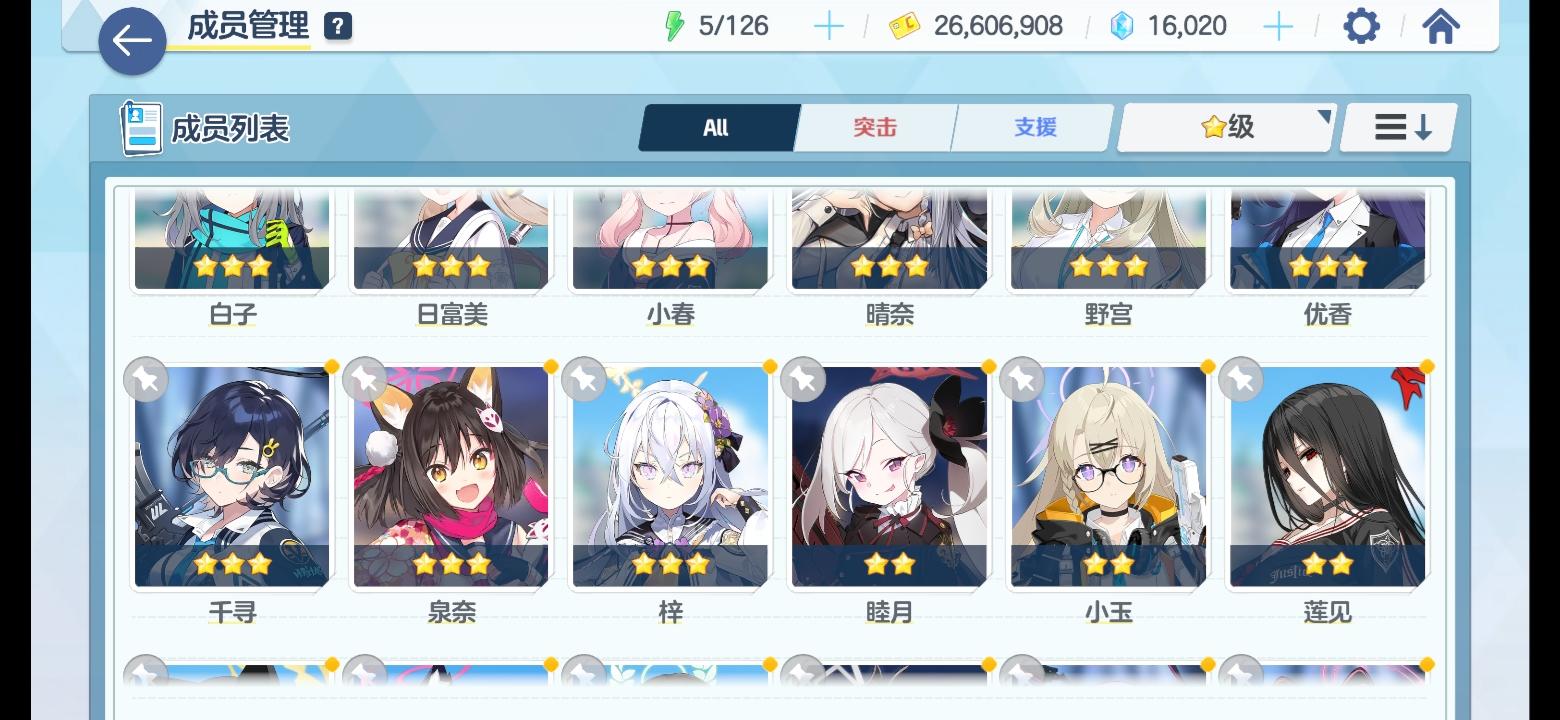1560x720 pixels.
Task: Toggle the pin marker on 莲见's portrait
Action: 1239,379
